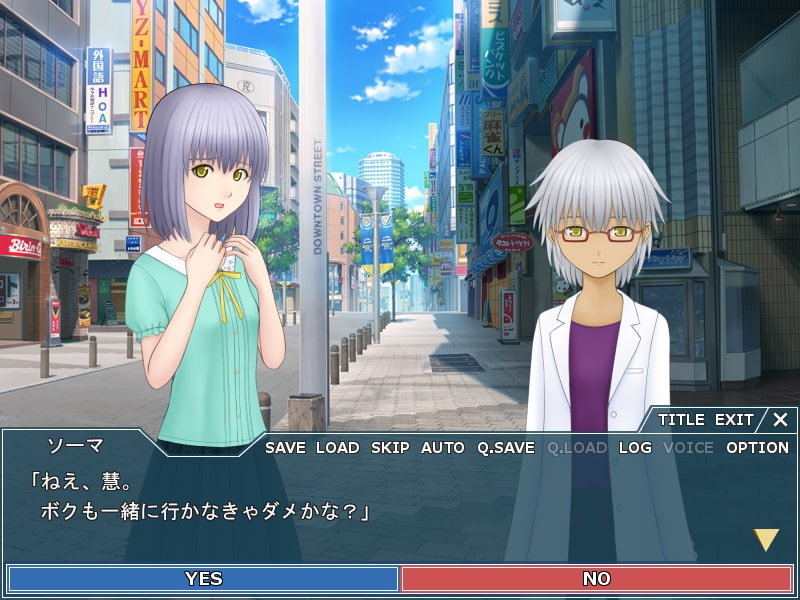Show the dialogue LOG
This screenshot has height=600, width=800.
pyautogui.click(x=635, y=448)
